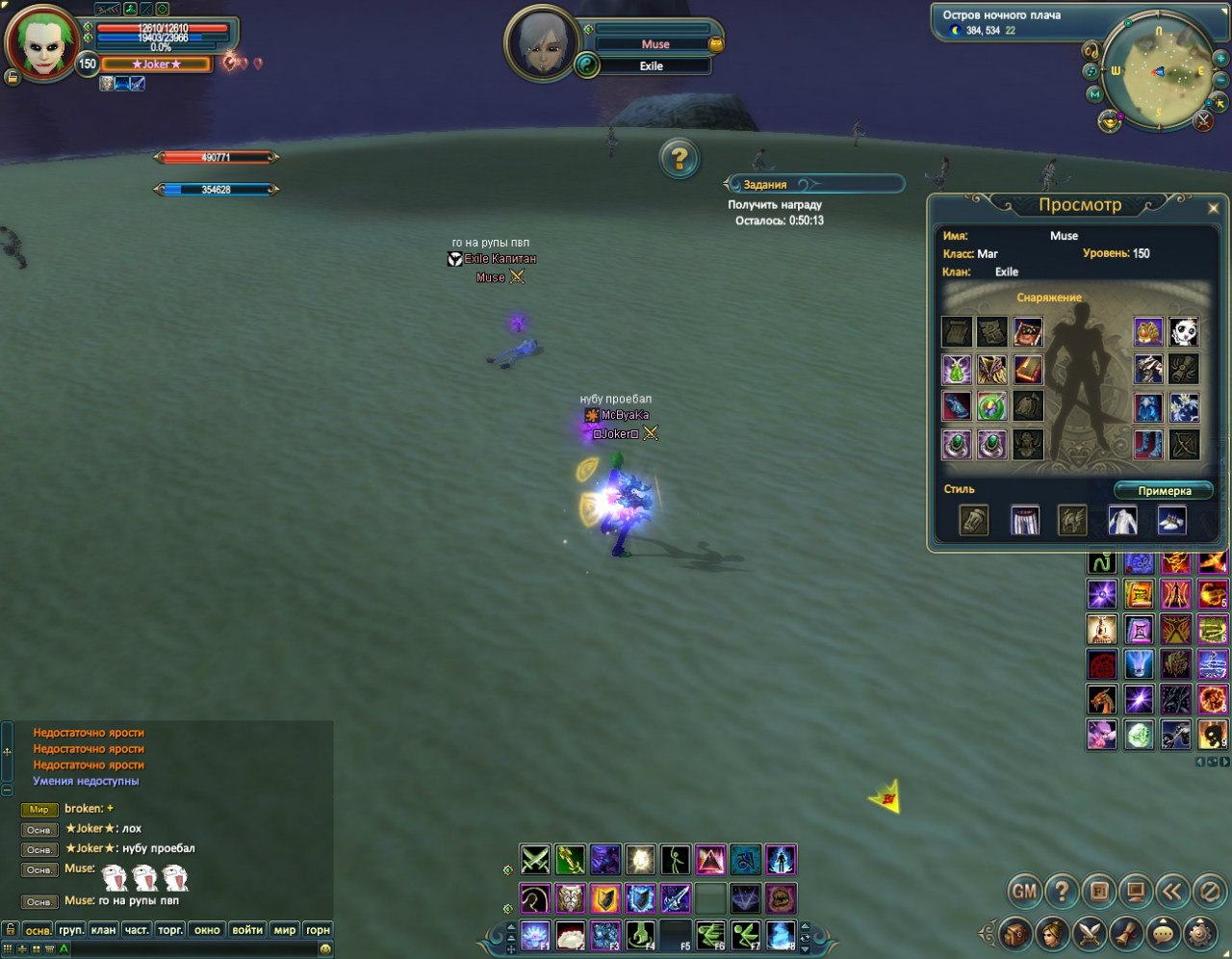
Task: Open the round question mark help tip
Action: click(679, 158)
